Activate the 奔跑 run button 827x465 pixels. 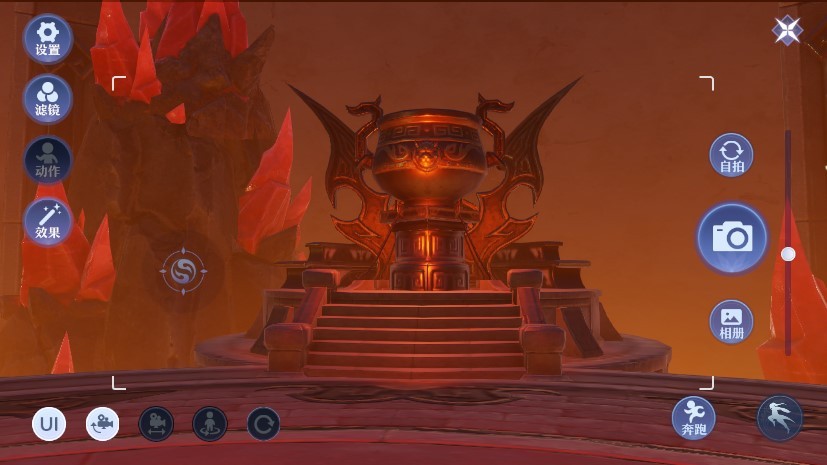pyautogui.click(x=693, y=417)
